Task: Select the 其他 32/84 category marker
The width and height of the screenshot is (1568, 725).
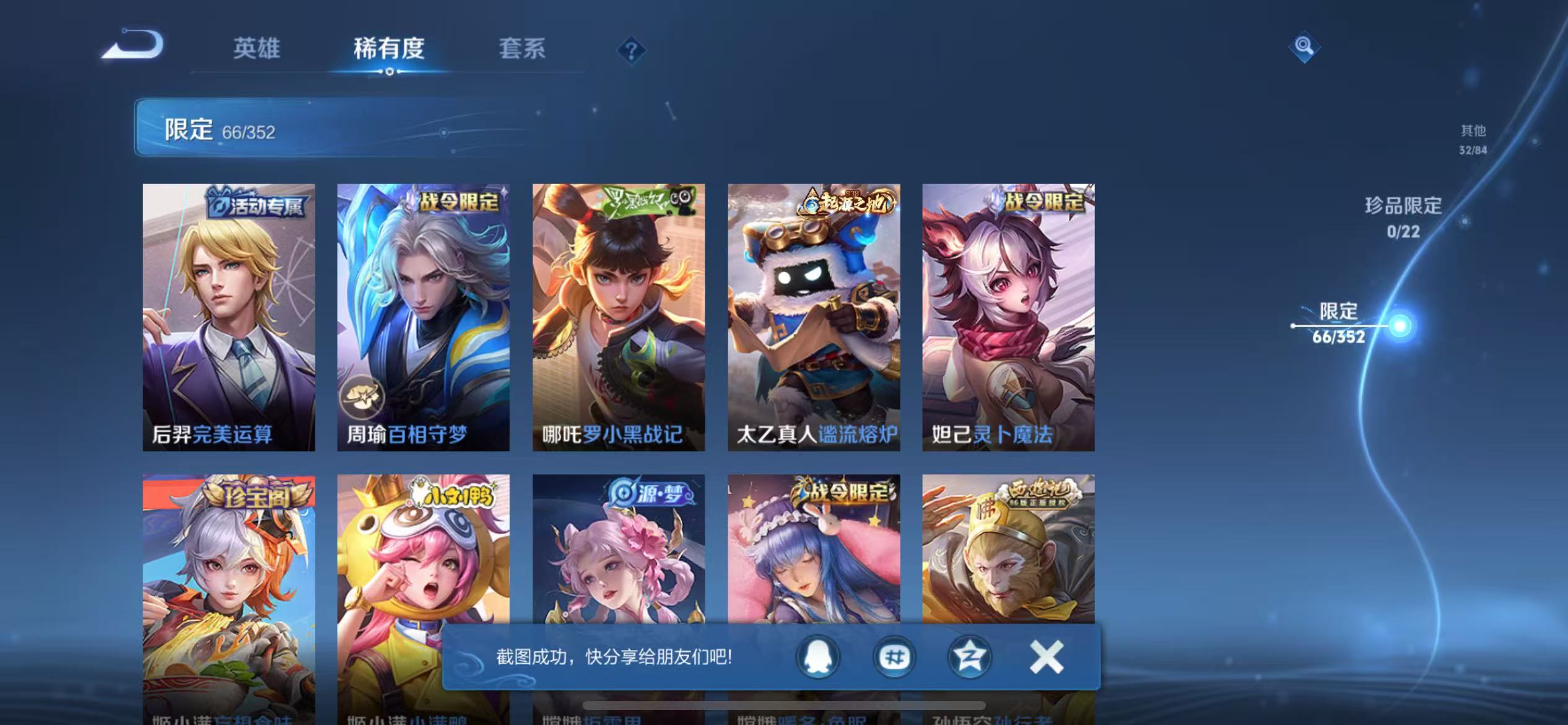Action: tap(1473, 139)
